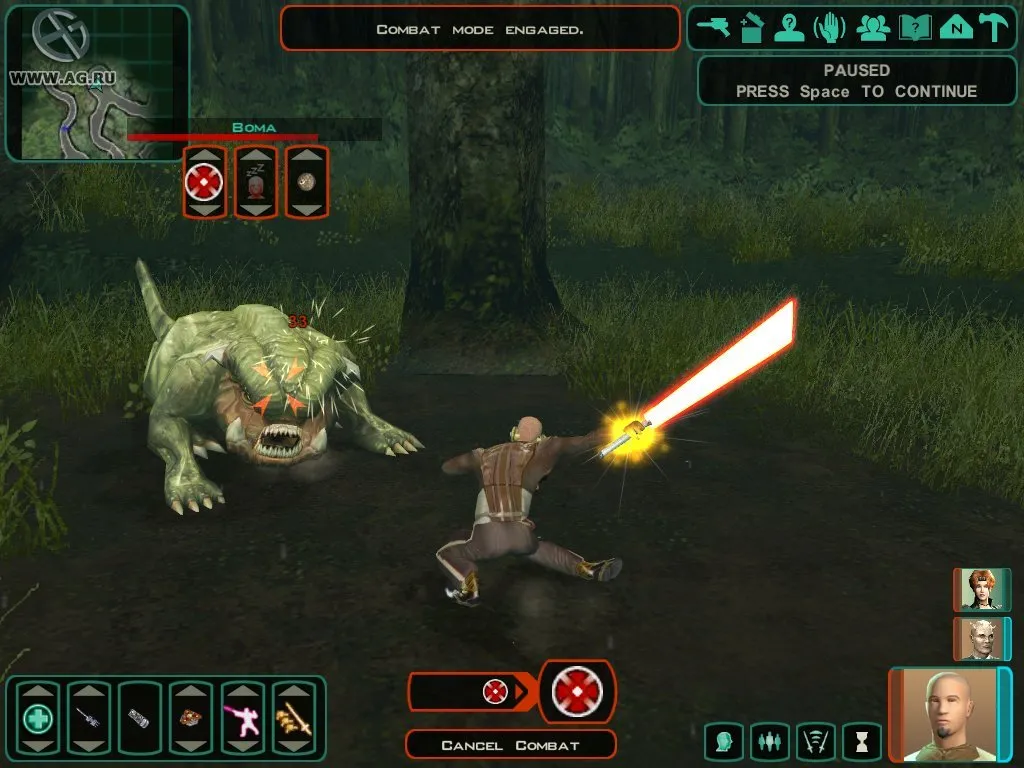
Task: Activate the head-icon solo mode button
Action: (723, 742)
